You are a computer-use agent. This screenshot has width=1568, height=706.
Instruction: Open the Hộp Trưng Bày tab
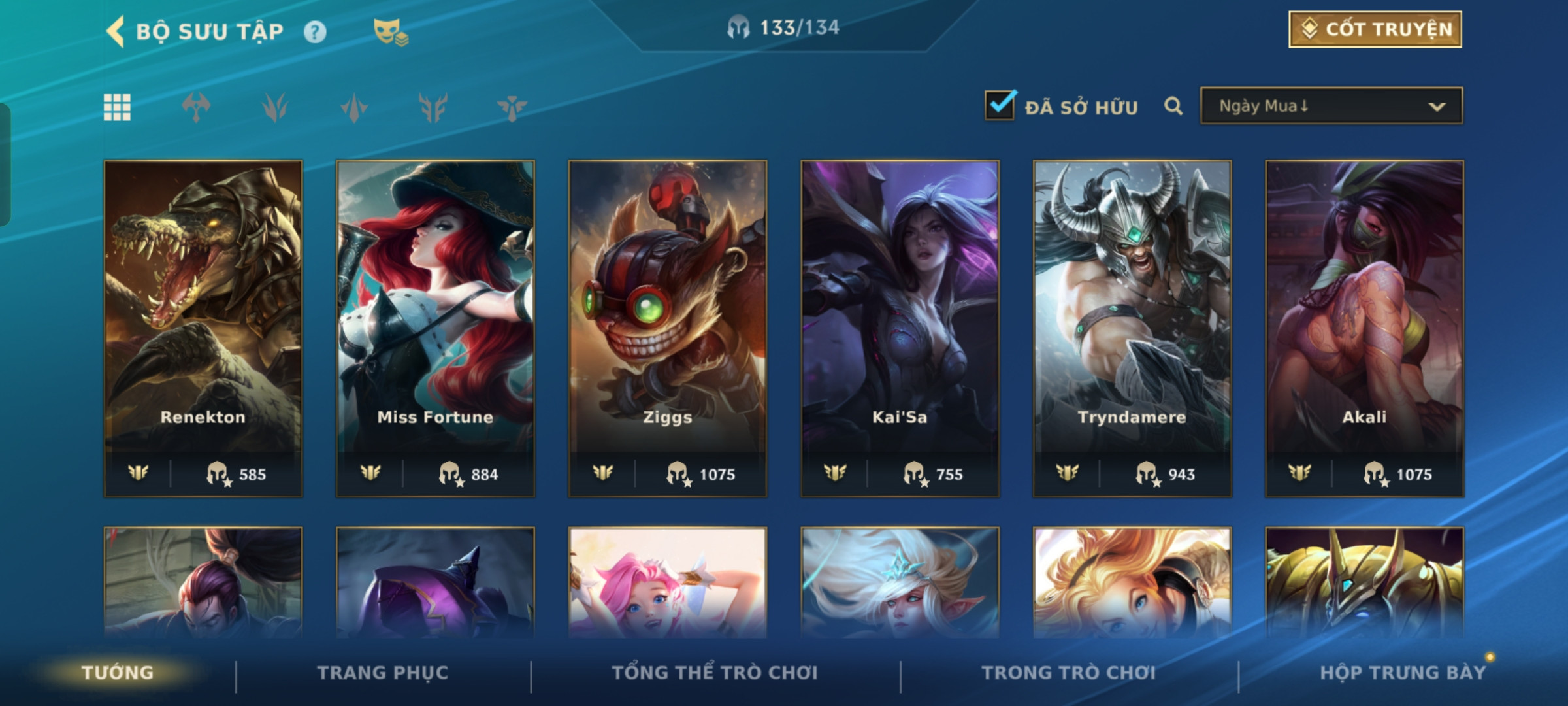tap(1403, 673)
